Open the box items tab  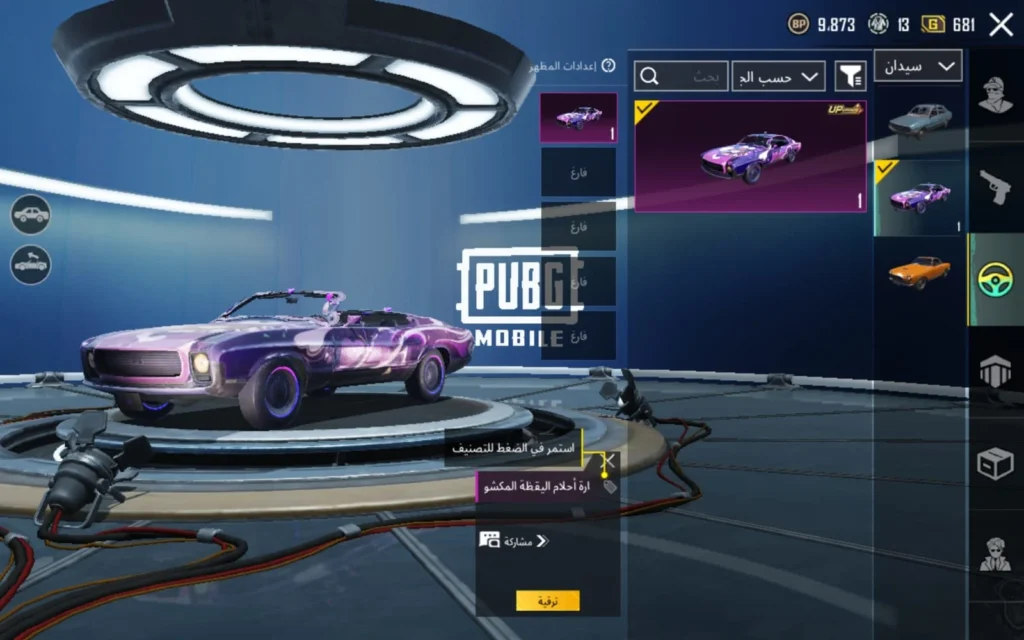point(995,462)
